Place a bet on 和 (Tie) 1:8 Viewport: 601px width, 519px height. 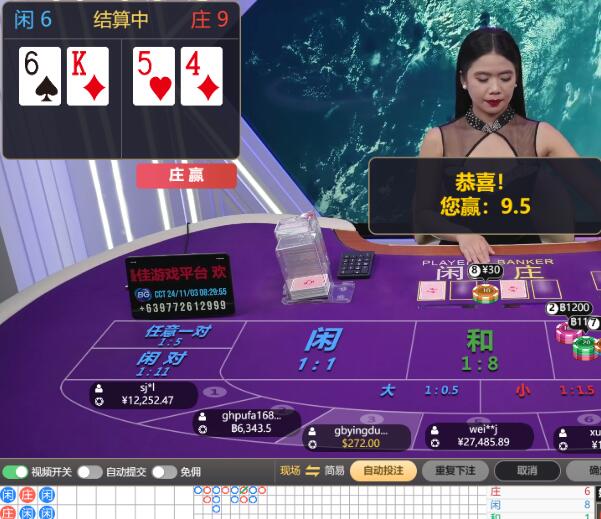[480, 349]
